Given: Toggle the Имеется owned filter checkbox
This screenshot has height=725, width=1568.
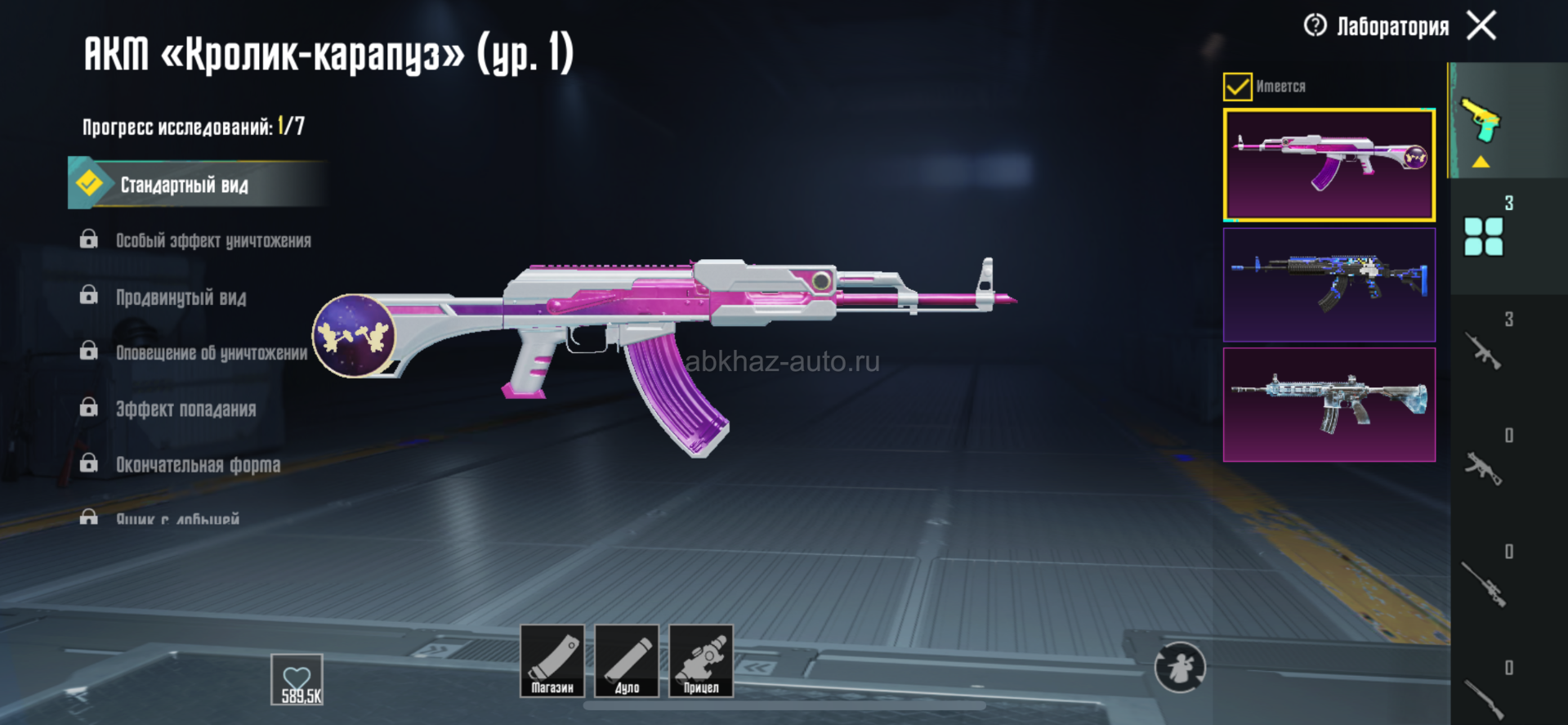Looking at the screenshot, I should pos(1237,87).
